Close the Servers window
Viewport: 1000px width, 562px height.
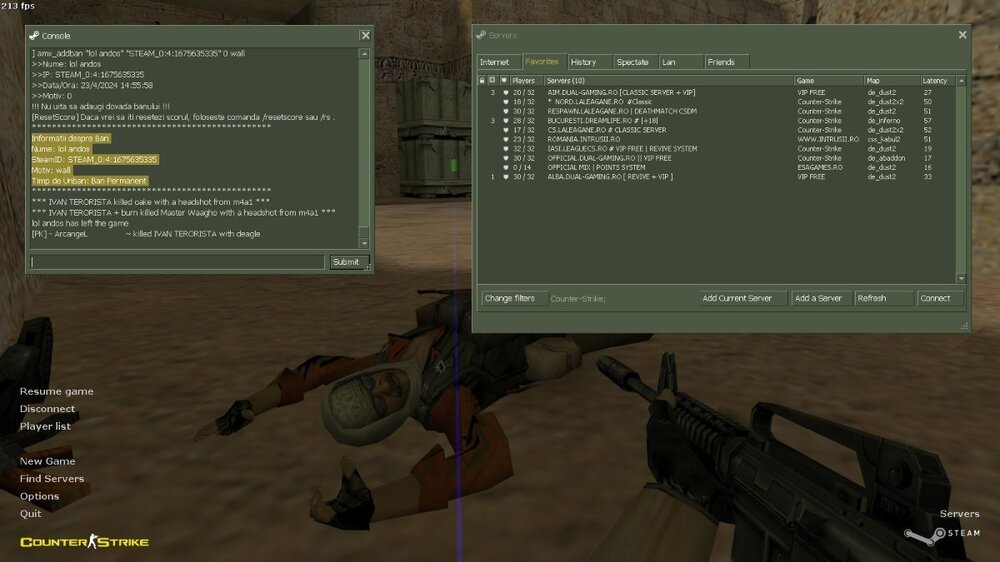pos(962,35)
